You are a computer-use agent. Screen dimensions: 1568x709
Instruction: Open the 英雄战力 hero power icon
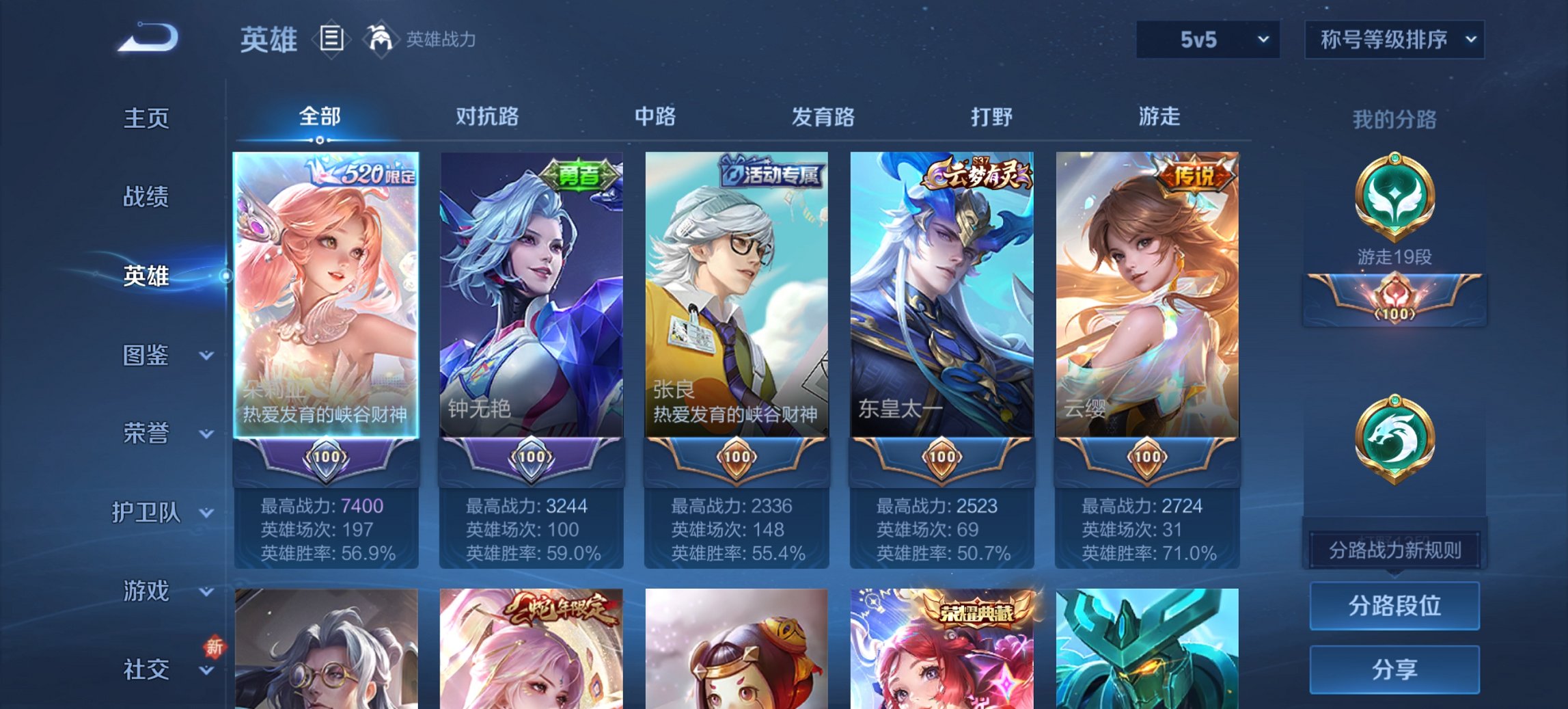coord(381,38)
